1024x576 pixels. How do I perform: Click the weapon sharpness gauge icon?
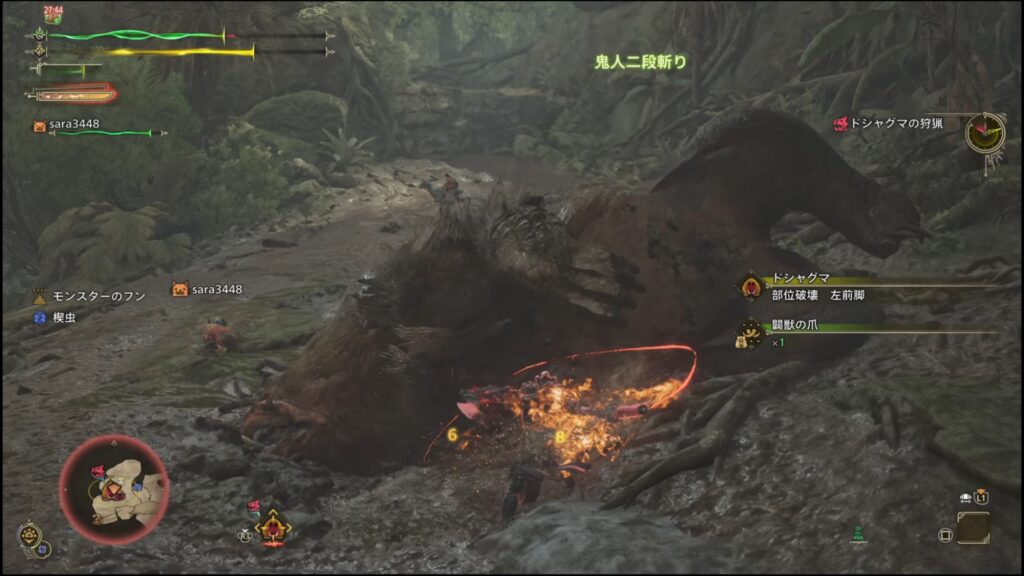(72, 94)
